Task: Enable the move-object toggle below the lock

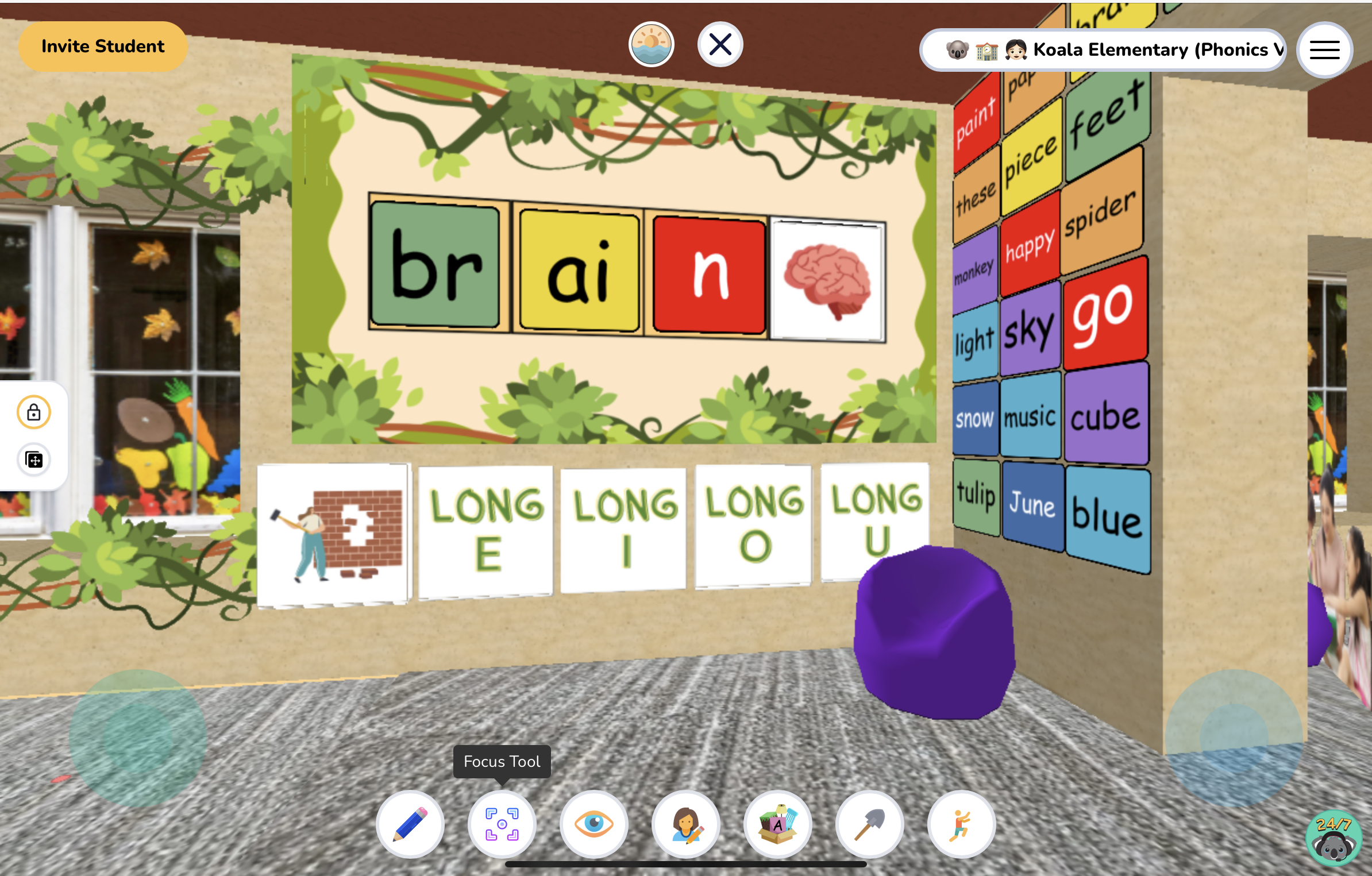Action: [34, 460]
